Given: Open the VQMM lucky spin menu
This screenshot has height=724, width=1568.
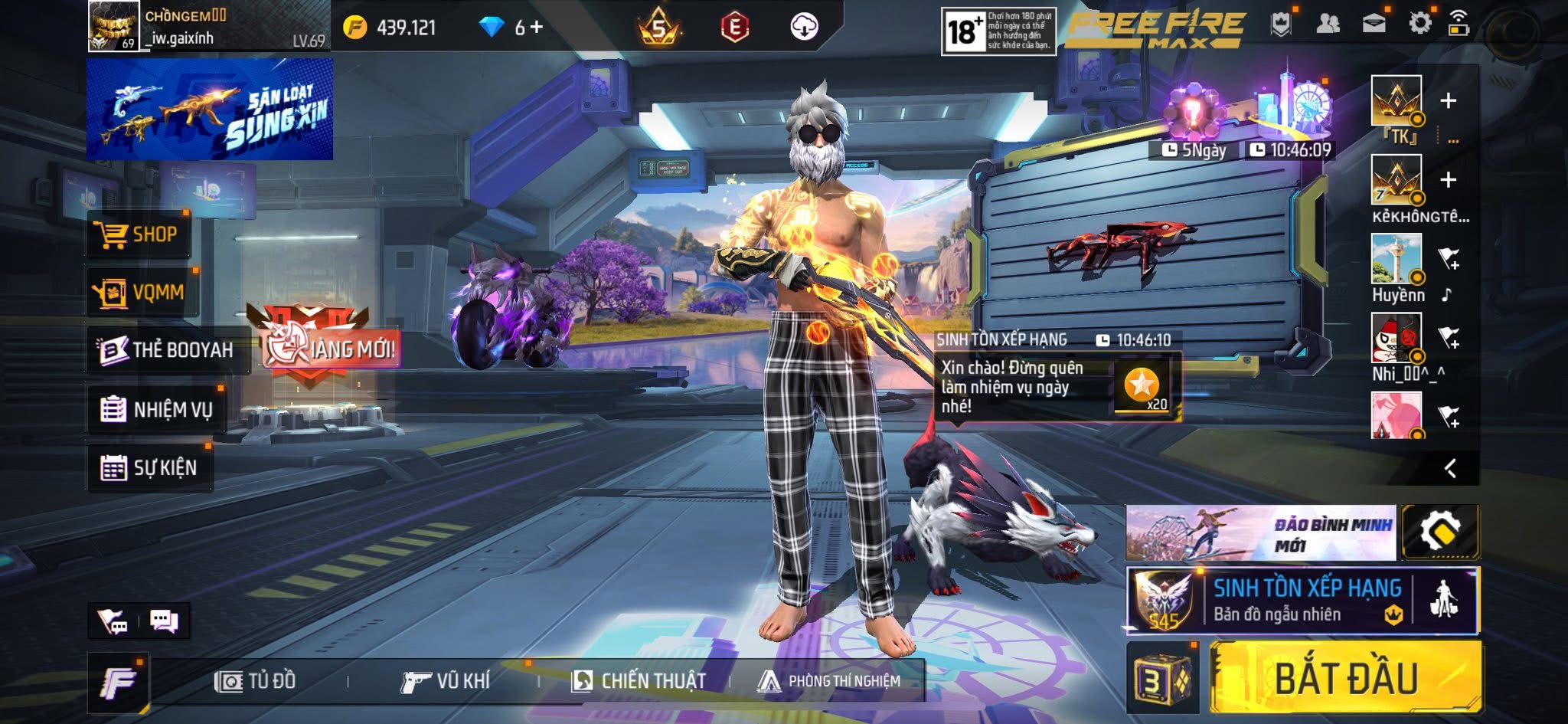Looking at the screenshot, I should (x=141, y=293).
